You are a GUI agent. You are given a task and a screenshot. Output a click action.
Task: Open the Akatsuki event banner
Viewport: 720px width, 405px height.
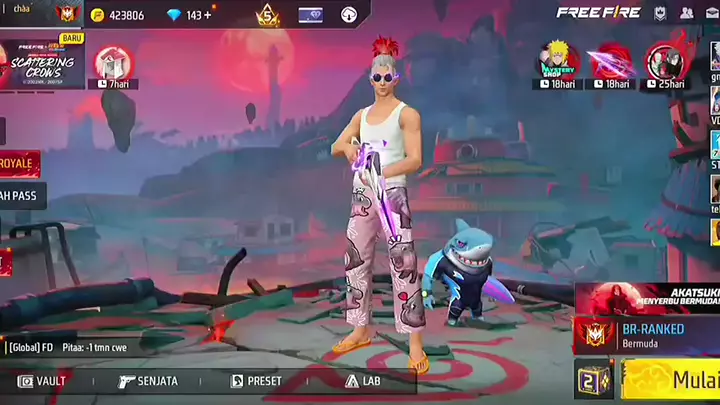pyautogui.click(x=650, y=297)
